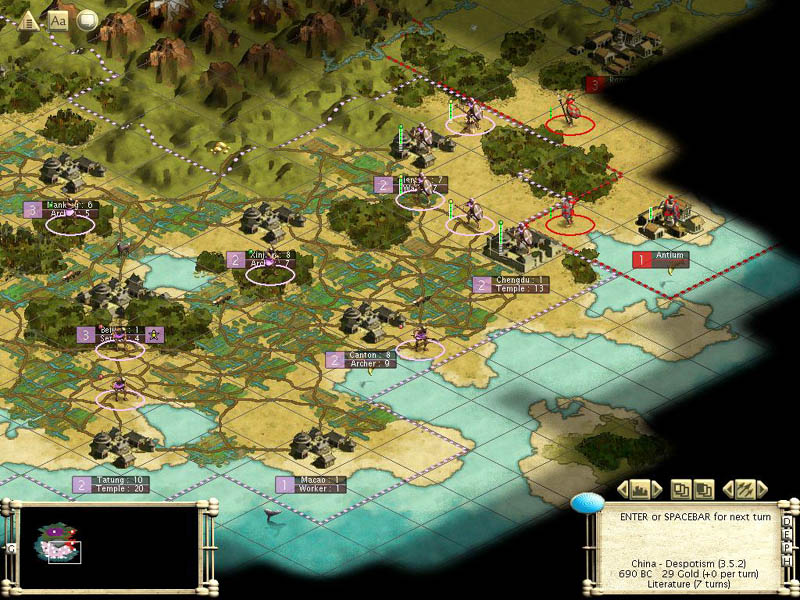Click the minimap world overview
800x600 pixels.
108,545
